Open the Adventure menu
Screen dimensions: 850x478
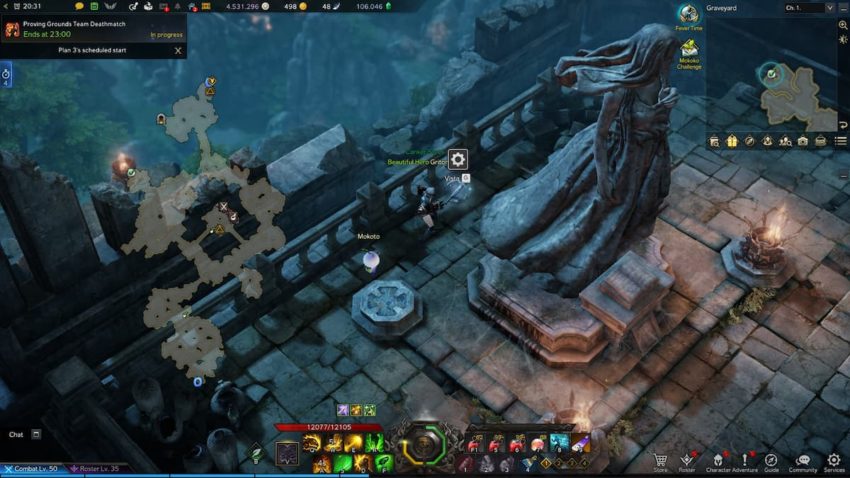pyautogui.click(x=746, y=460)
